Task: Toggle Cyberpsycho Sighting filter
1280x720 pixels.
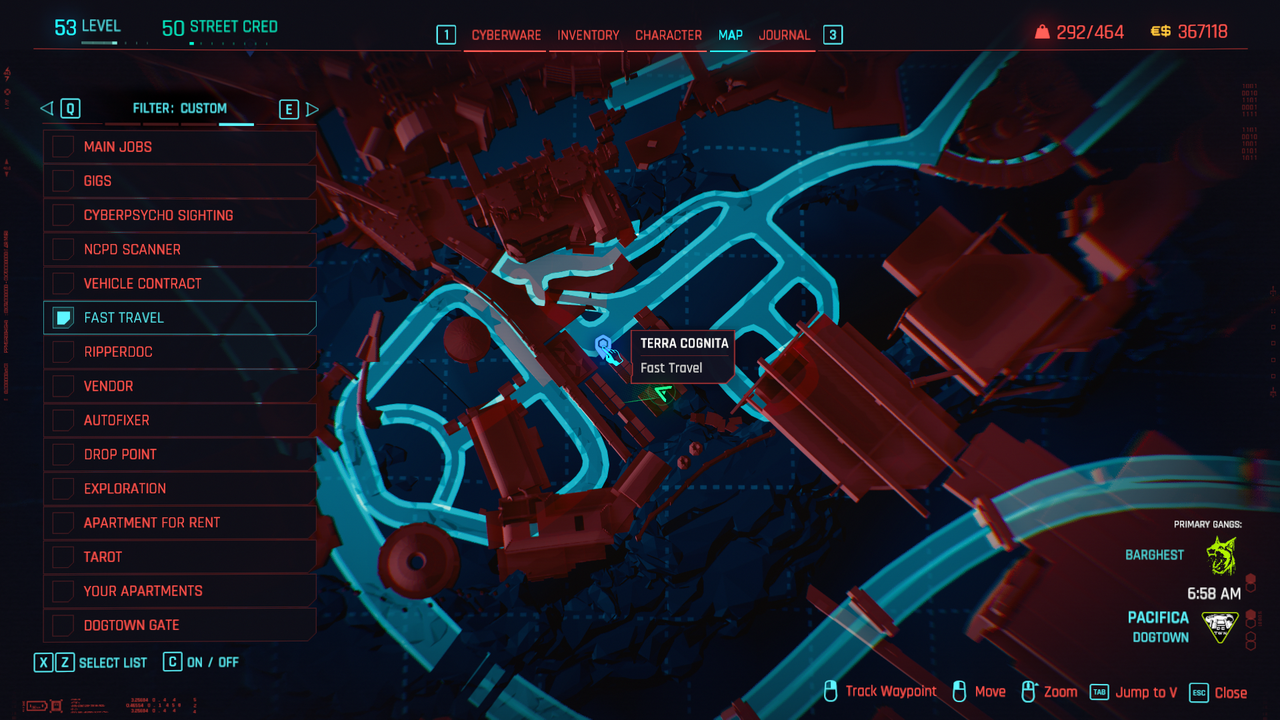Action: tap(64, 215)
